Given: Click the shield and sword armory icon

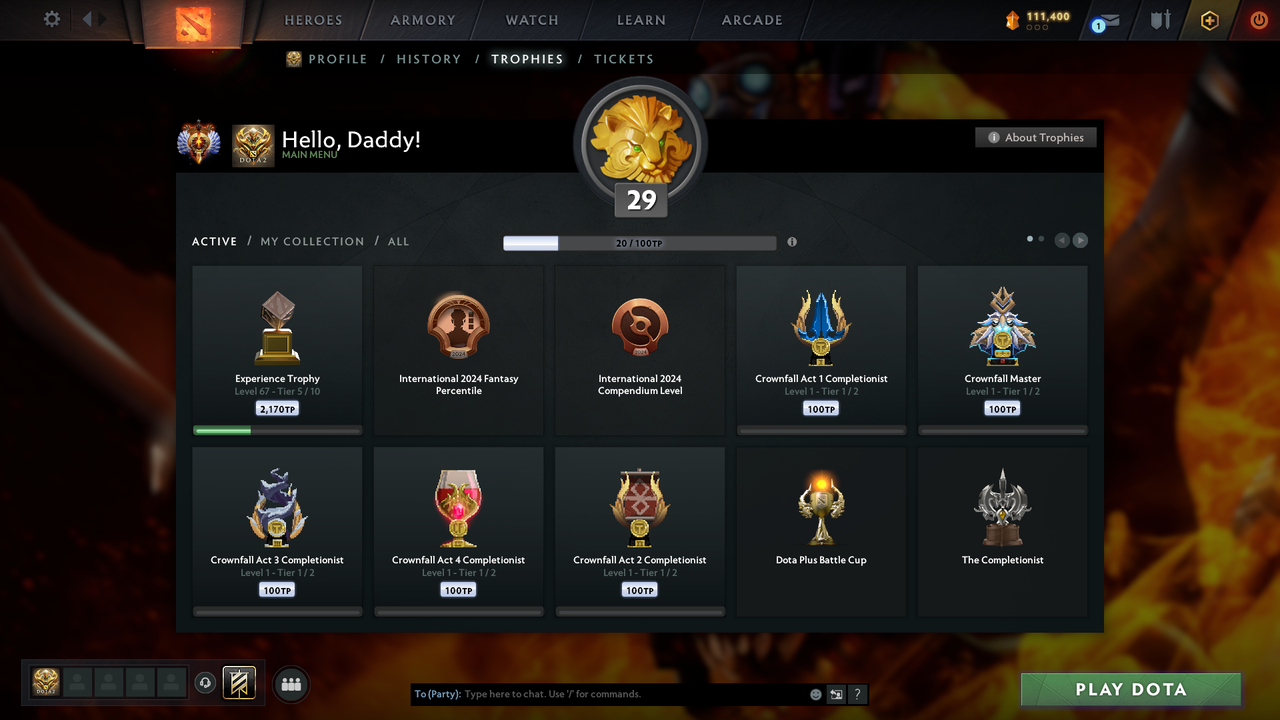Looking at the screenshot, I should tap(1160, 20).
